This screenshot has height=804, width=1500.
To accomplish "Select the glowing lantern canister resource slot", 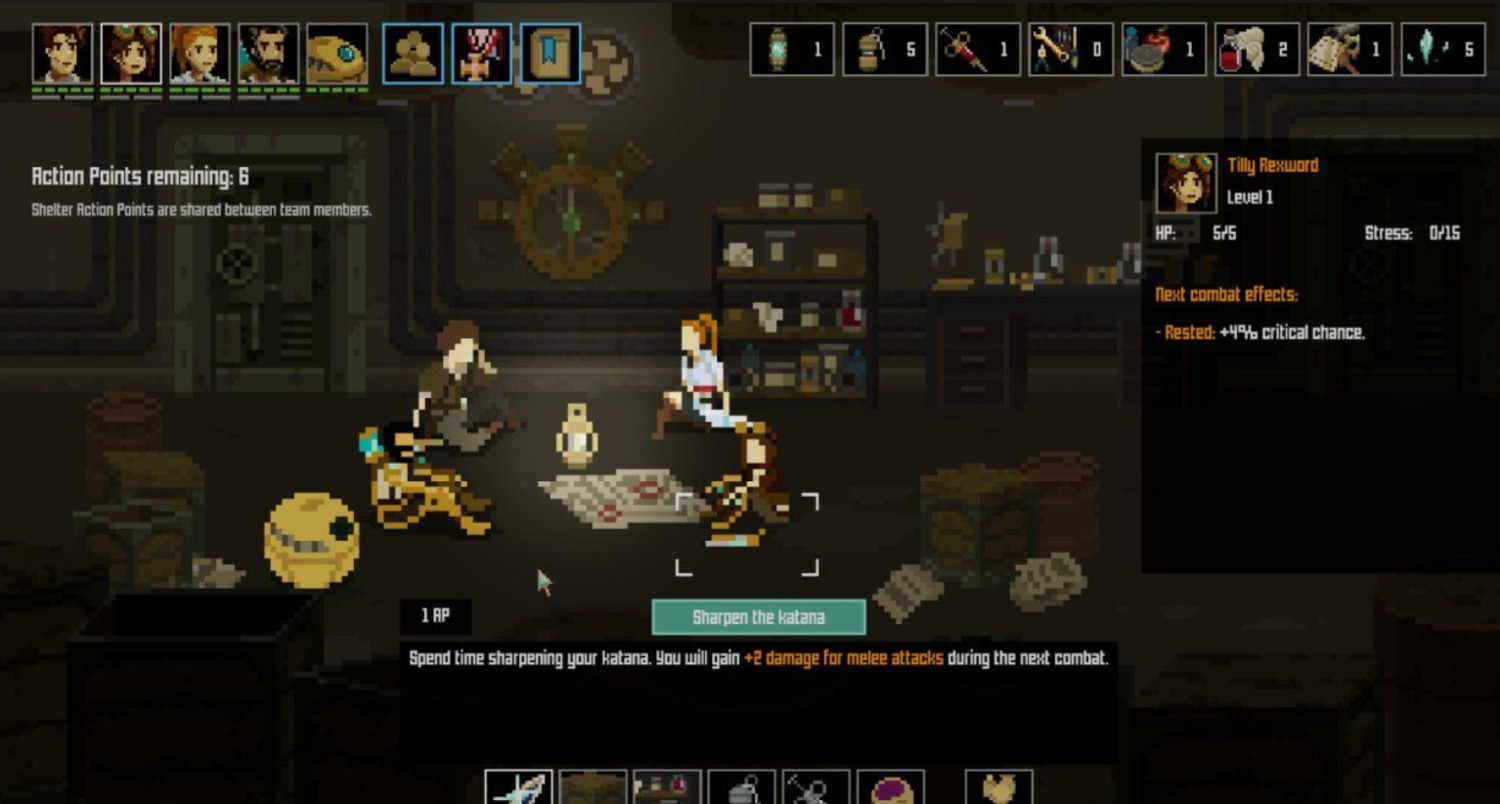I will [792, 50].
